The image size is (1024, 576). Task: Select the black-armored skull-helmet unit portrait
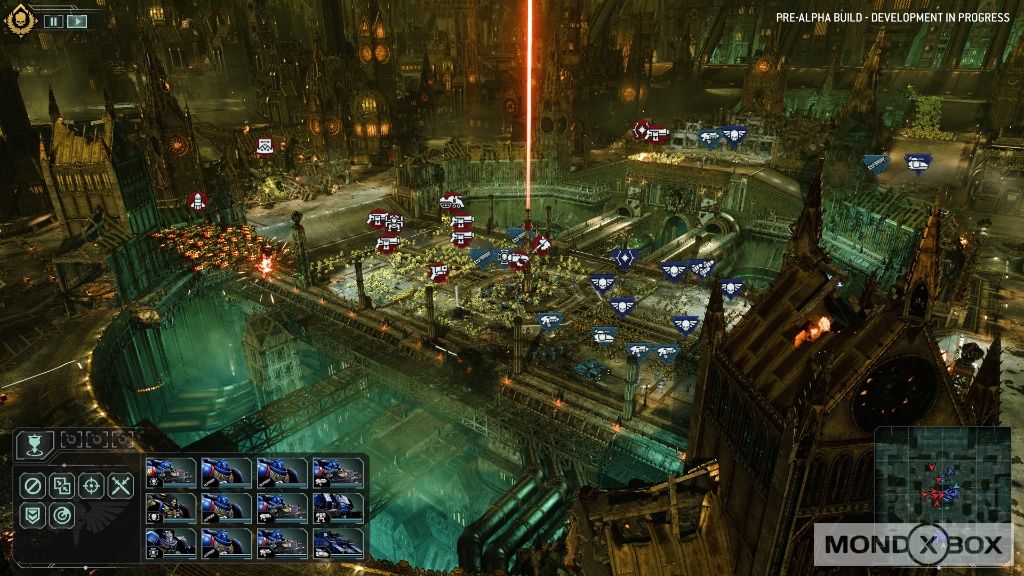click(171, 508)
